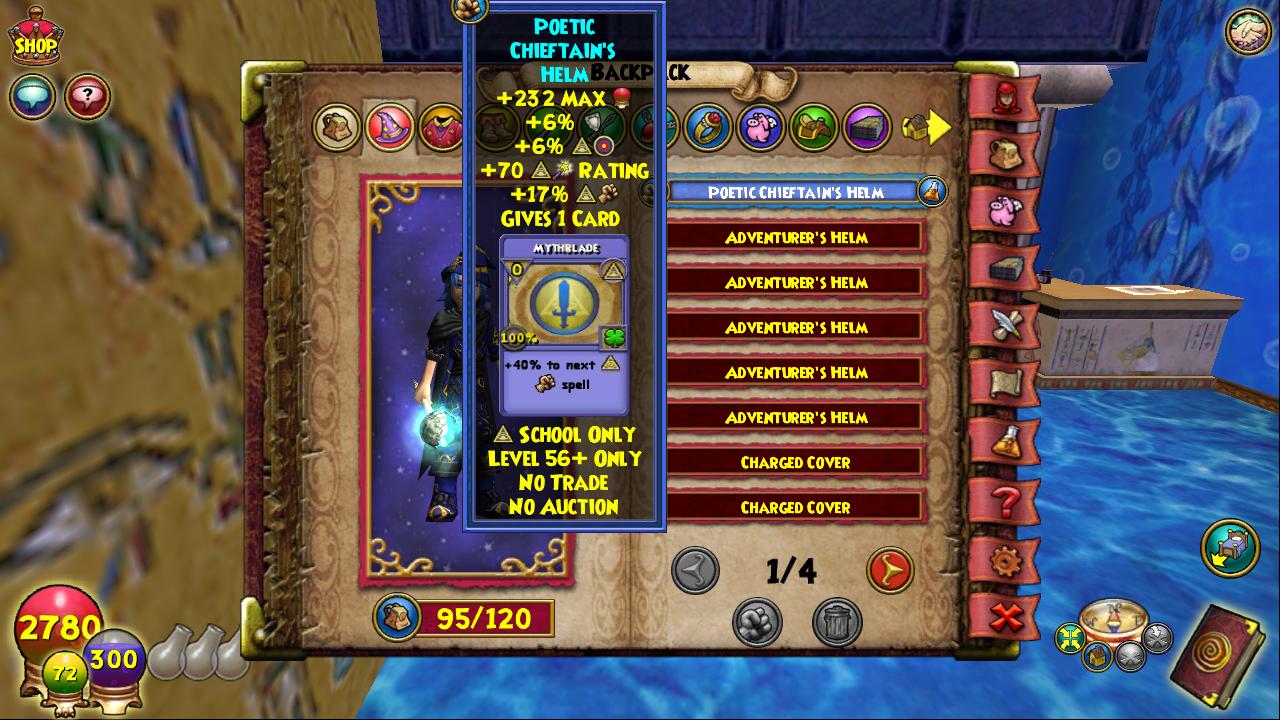Select the Poetic Chieftain's Helm row

point(795,192)
